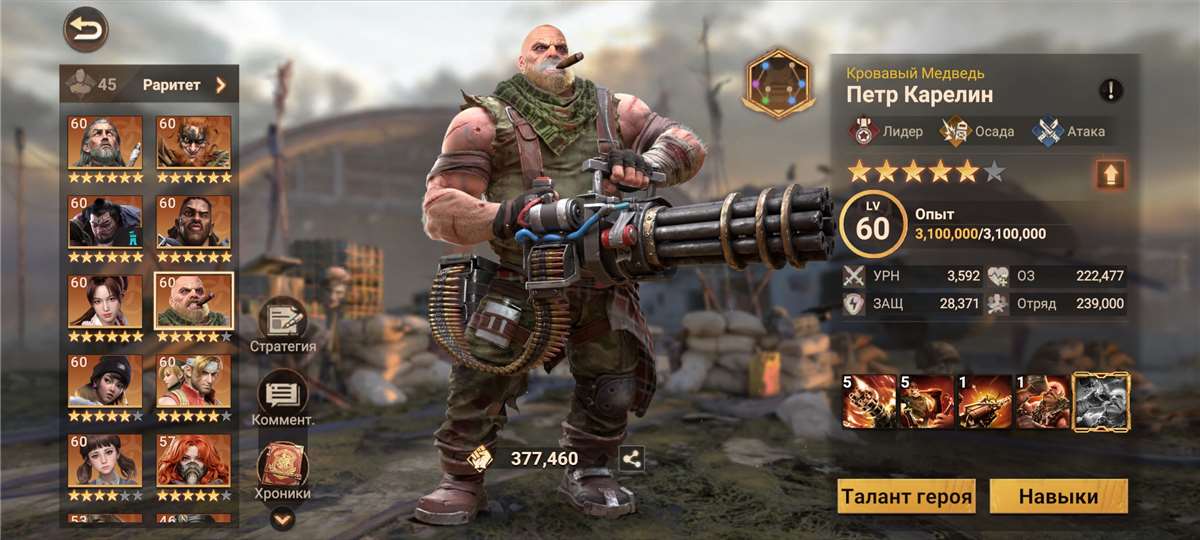The image size is (1200, 540).
Task: Share the hero via the share icon
Action: pyautogui.click(x=632, y=459)
